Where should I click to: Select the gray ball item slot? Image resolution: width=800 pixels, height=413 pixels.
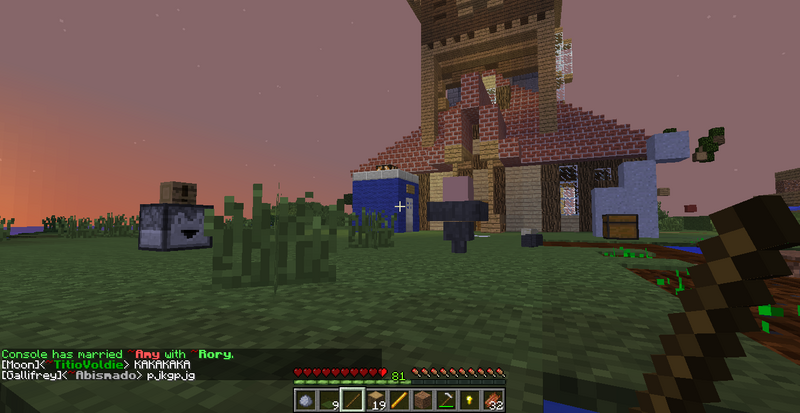tap(306, 400)
